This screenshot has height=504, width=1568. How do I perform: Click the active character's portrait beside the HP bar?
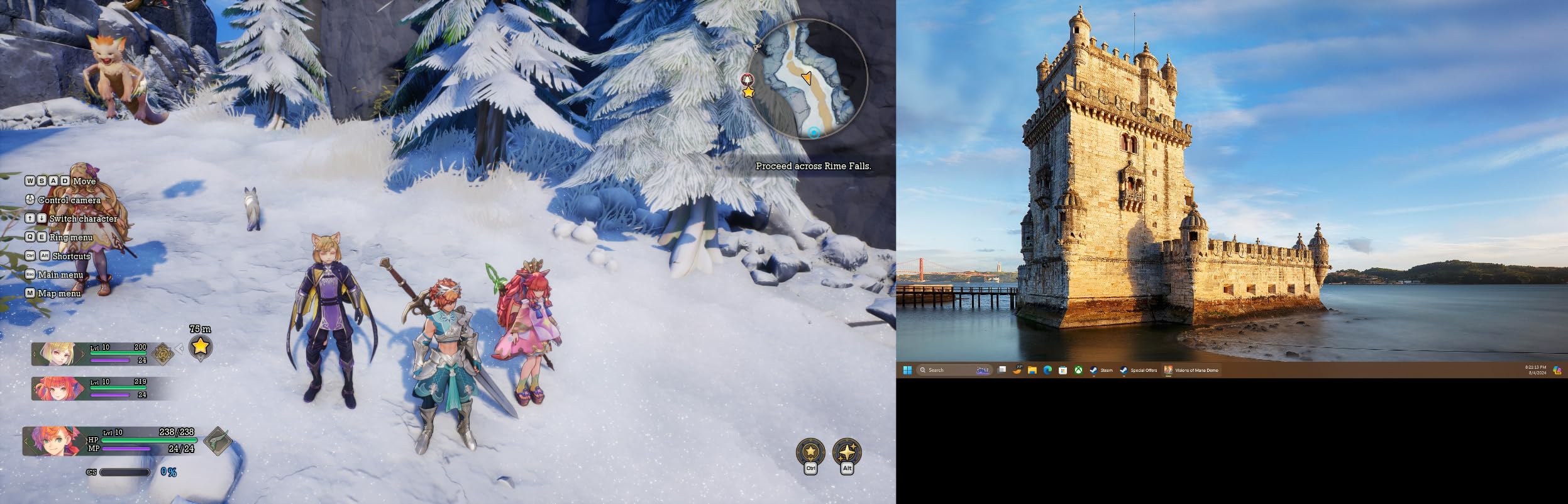coord(52,440)
